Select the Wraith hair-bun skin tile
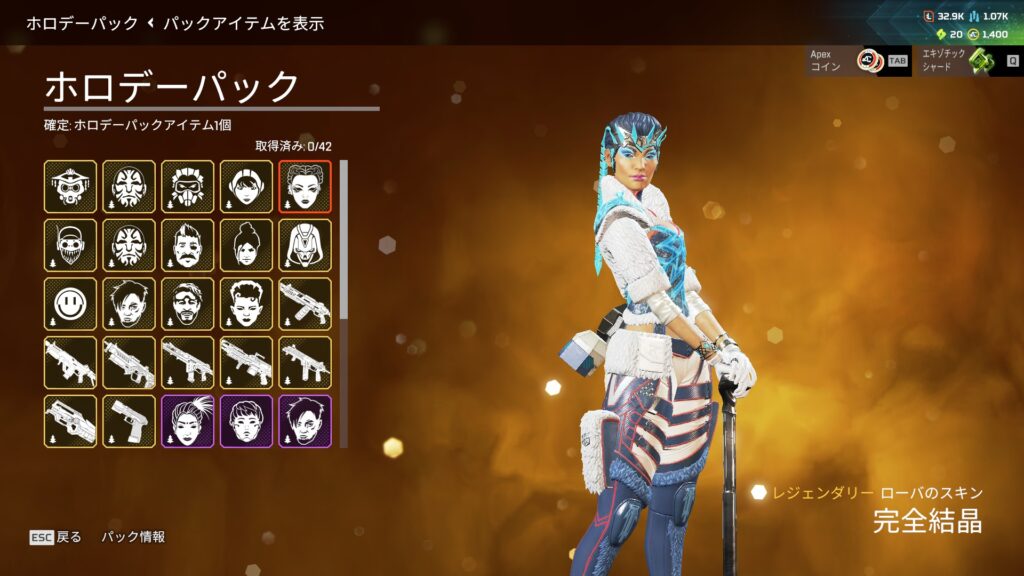1024x576 pixels. pos(247,245)
